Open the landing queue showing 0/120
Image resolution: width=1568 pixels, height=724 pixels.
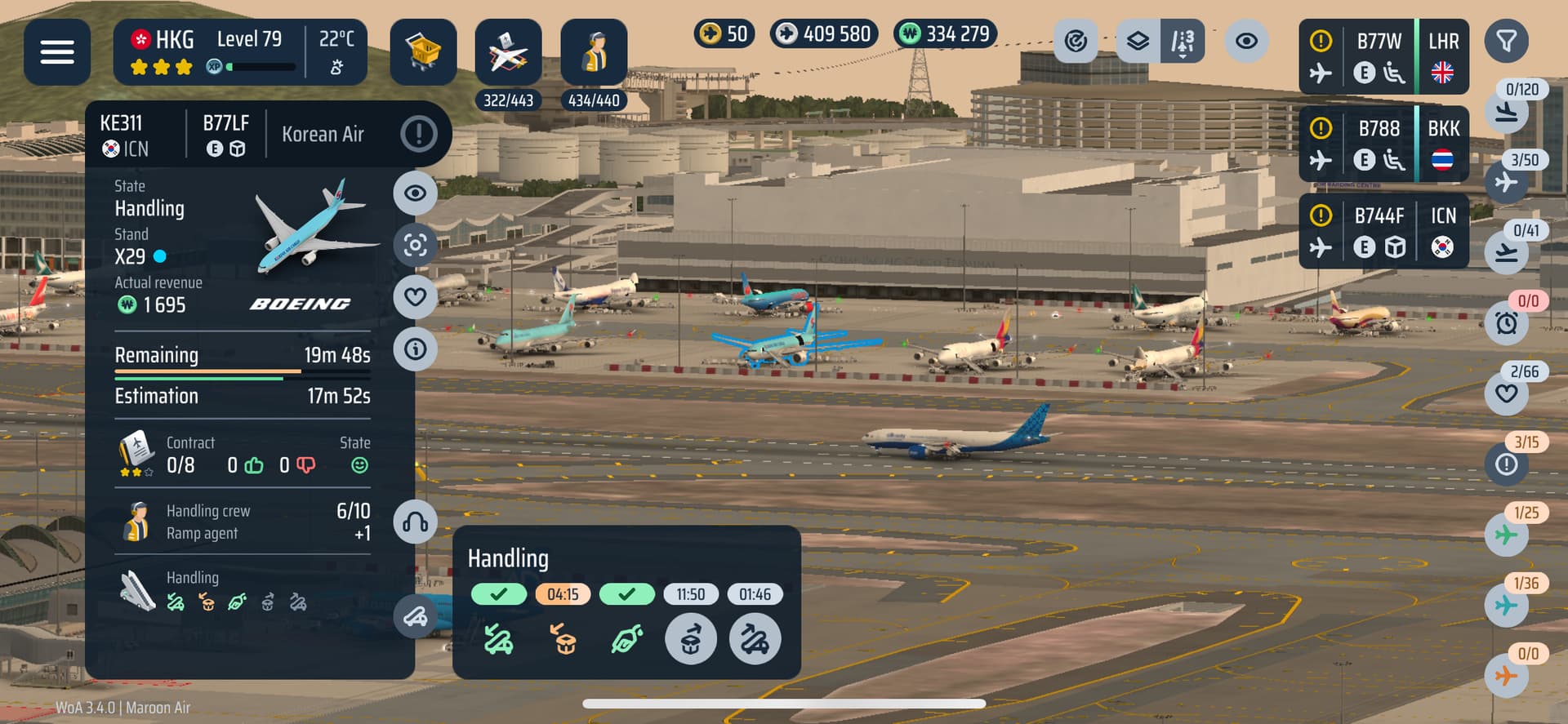[1507, 112]
